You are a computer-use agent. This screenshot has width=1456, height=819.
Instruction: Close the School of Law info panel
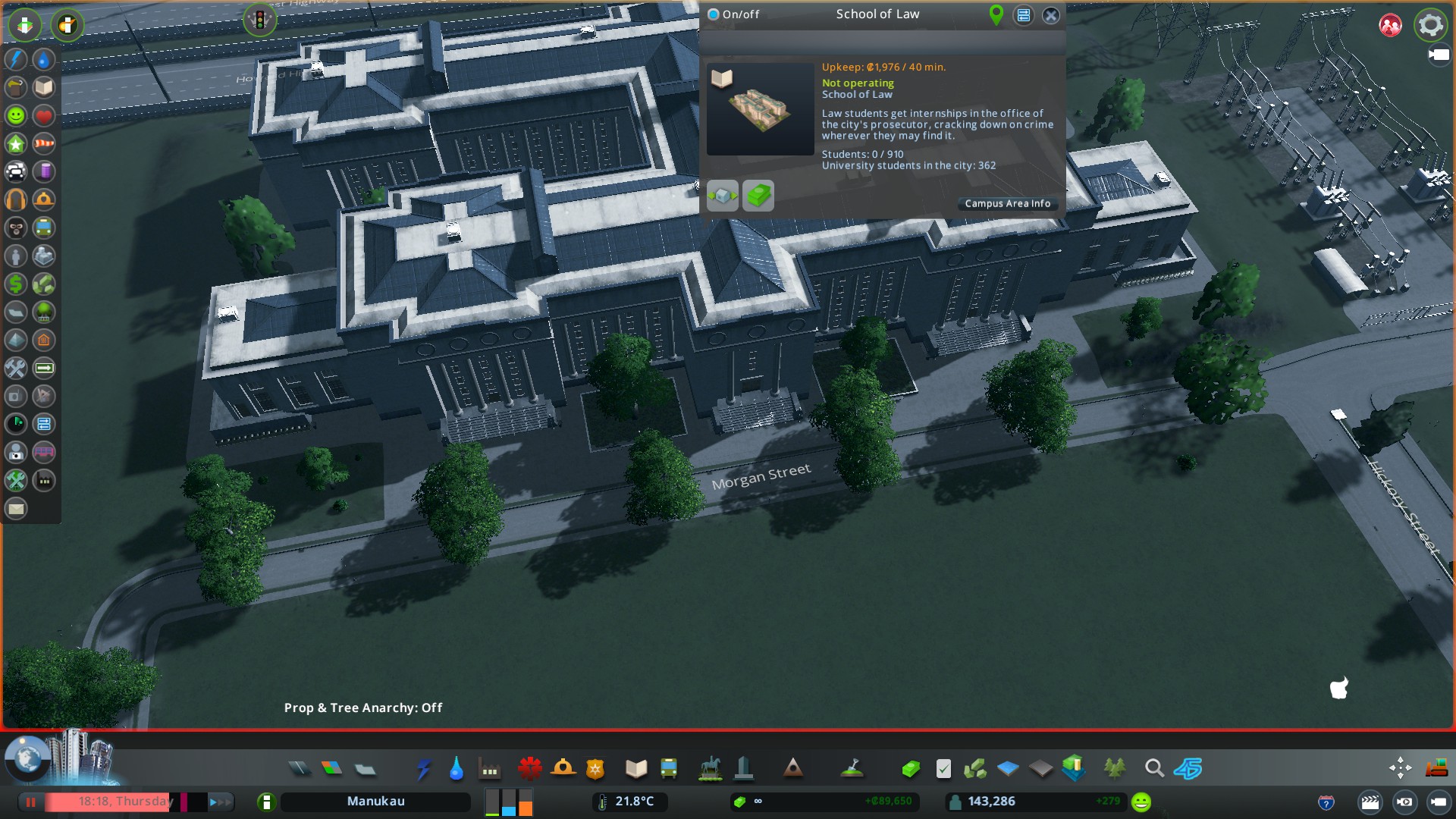(x=1050, y=15)
